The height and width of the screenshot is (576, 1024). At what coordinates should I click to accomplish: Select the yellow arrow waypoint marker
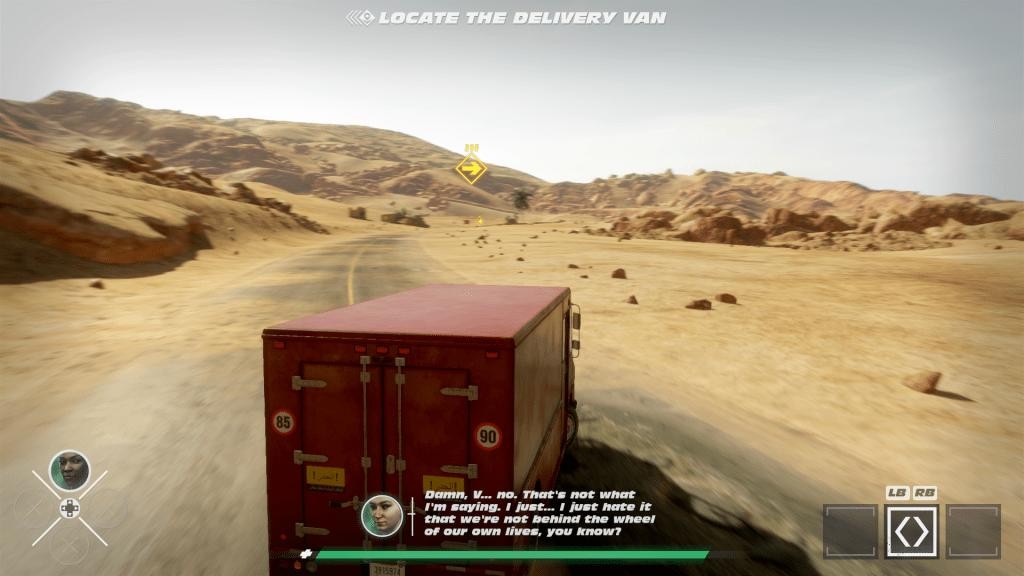click(471, 168)
